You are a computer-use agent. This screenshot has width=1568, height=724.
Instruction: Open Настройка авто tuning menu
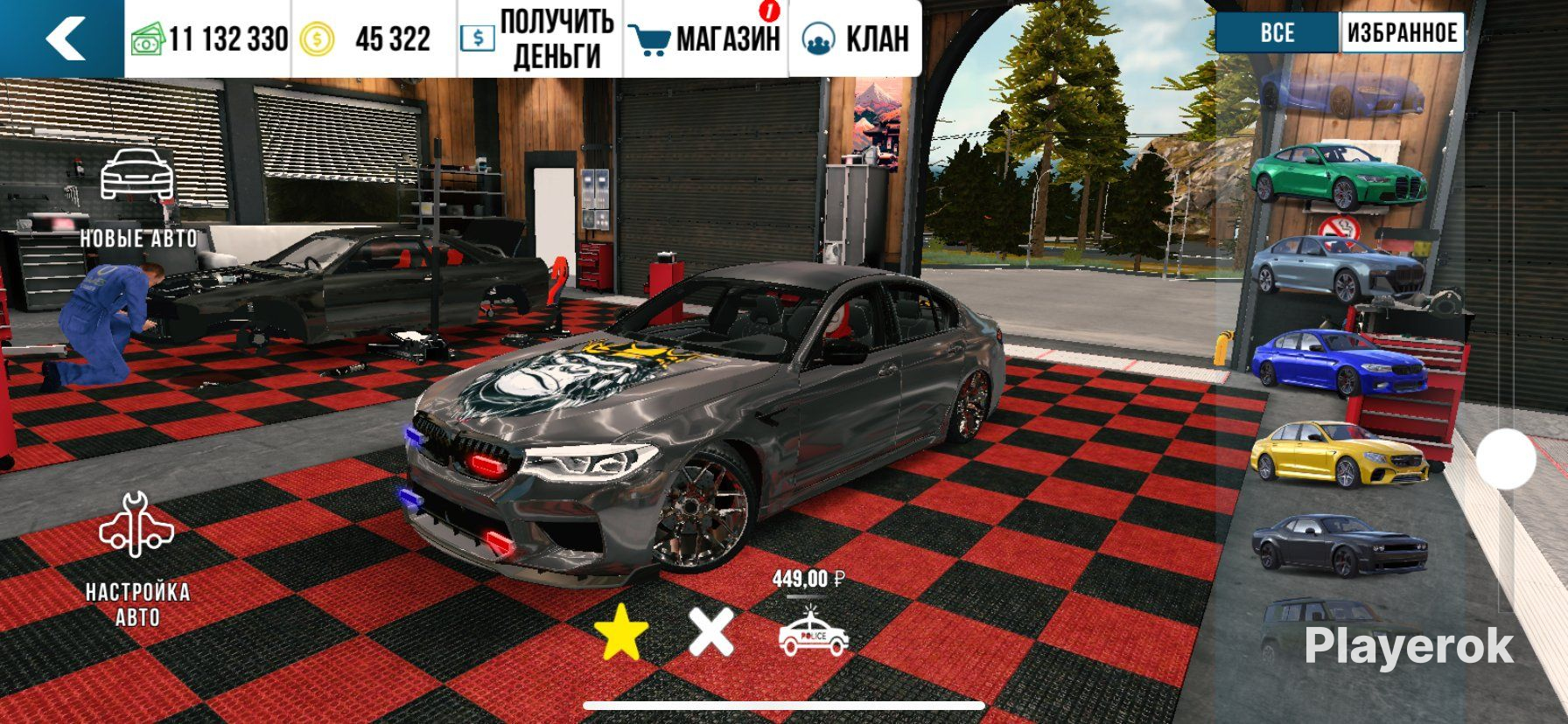coord(137,560)
